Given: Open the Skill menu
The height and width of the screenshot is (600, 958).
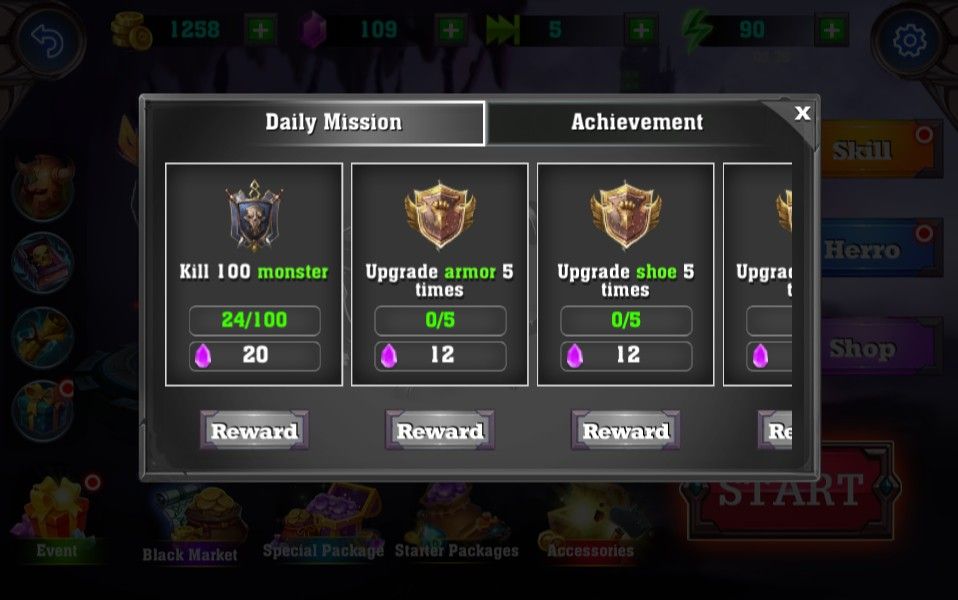Looking at the screenshot, I should click(880, 150).
